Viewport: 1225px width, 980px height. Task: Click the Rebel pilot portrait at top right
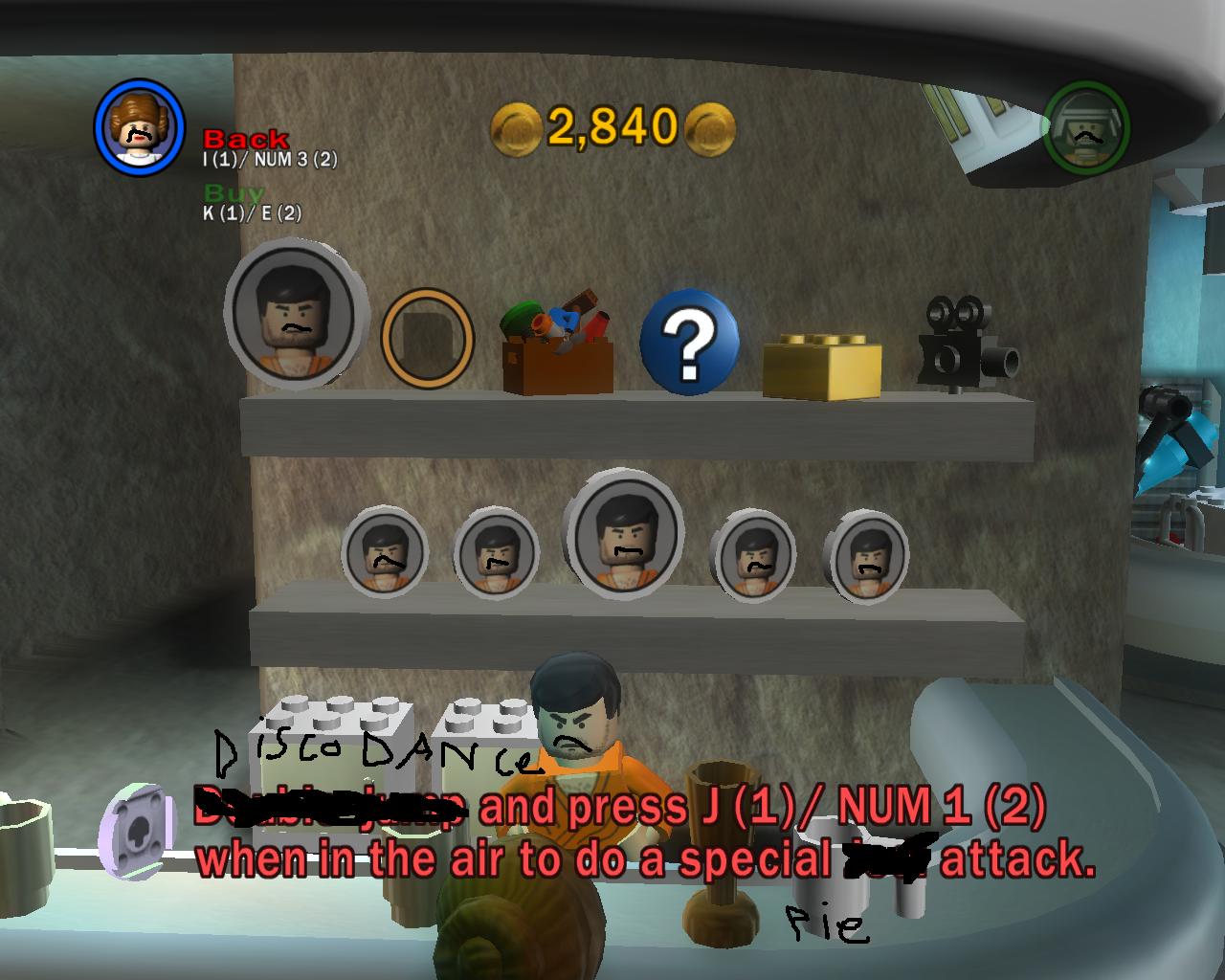(1086, 124)
